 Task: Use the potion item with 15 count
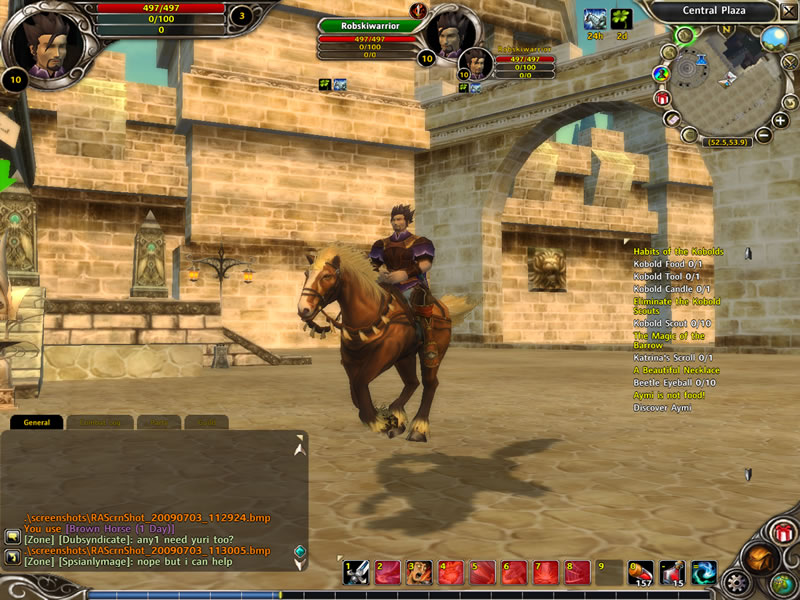pos(672,573)
